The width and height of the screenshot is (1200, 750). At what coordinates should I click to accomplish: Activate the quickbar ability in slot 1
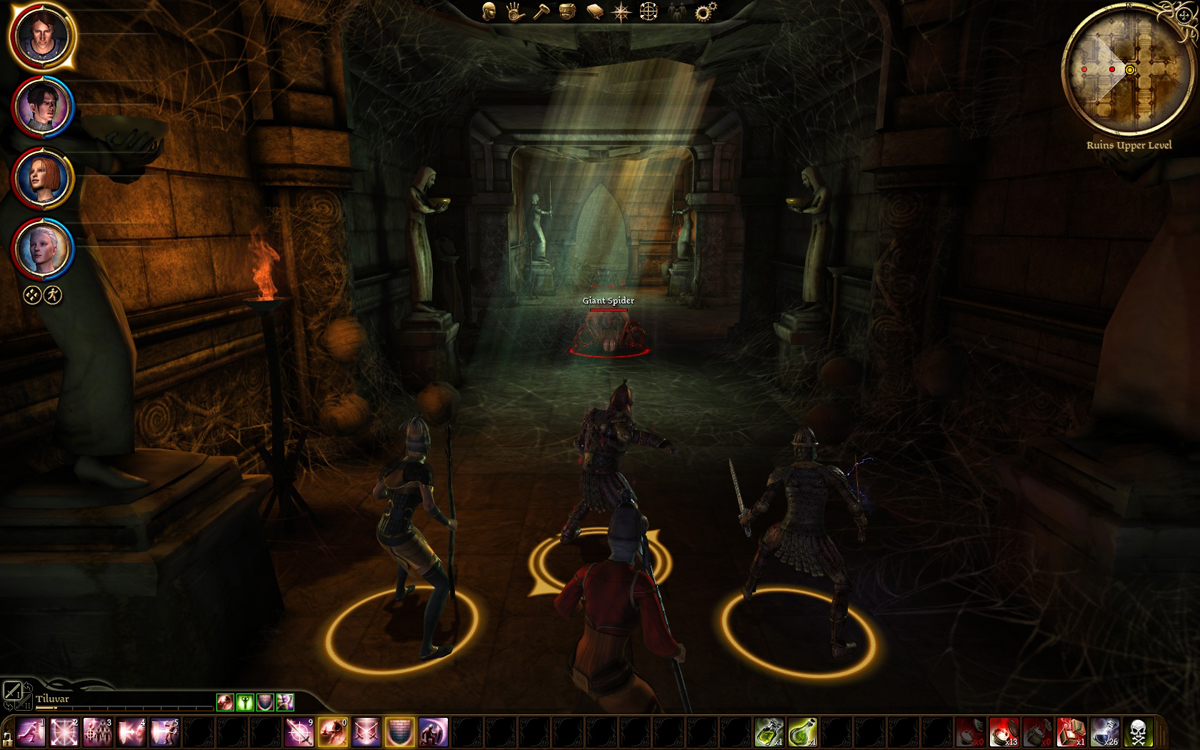tap(31, 731)
